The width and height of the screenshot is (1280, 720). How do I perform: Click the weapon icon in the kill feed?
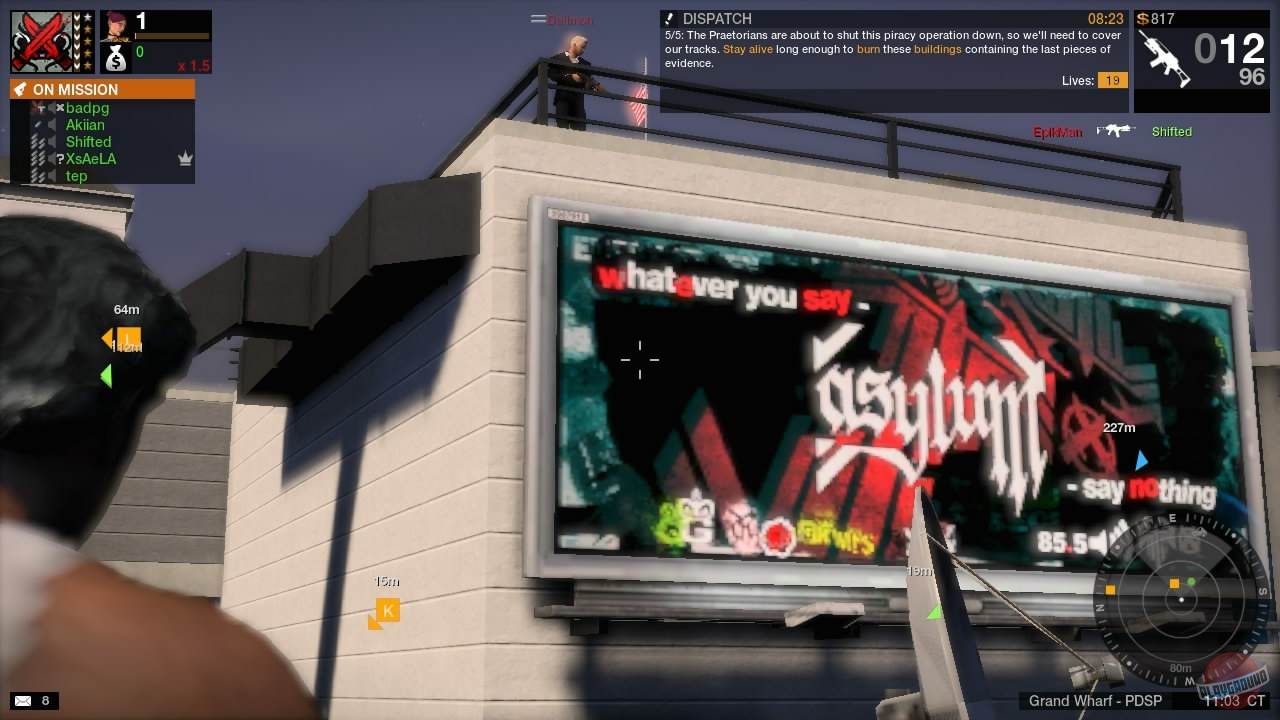coord(1115,130)
